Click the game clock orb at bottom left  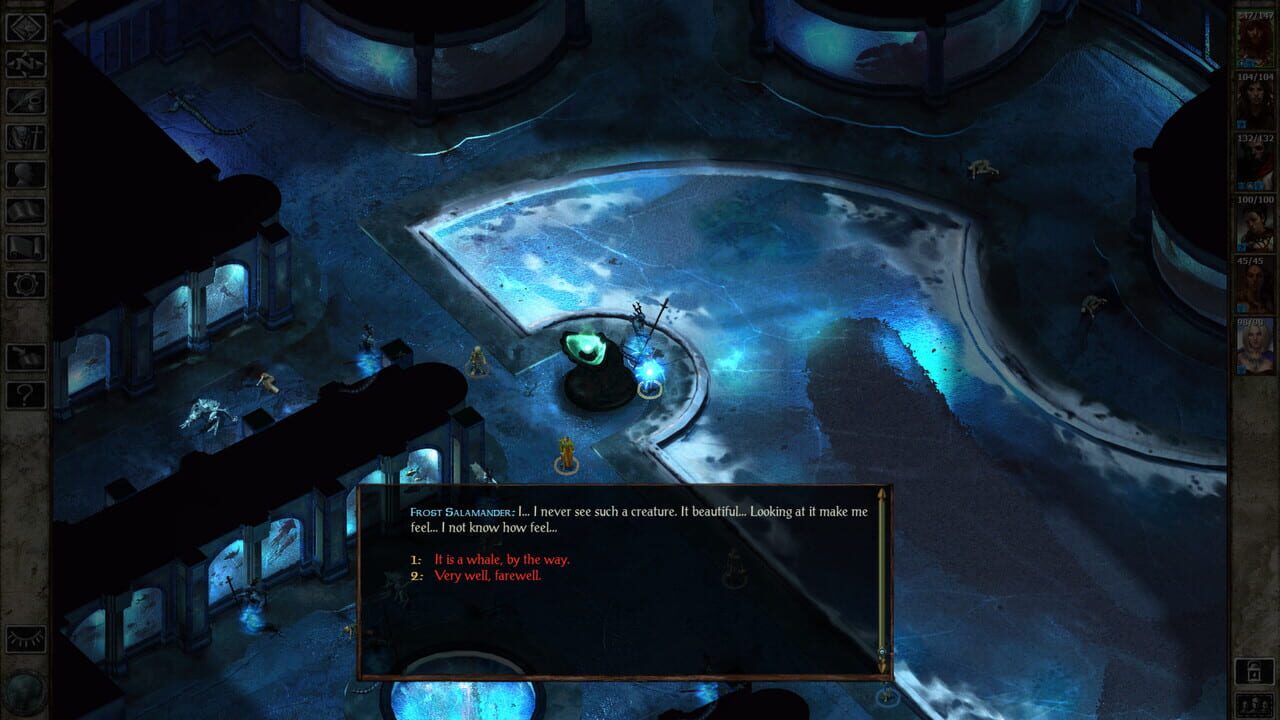(x=22, y=692)
